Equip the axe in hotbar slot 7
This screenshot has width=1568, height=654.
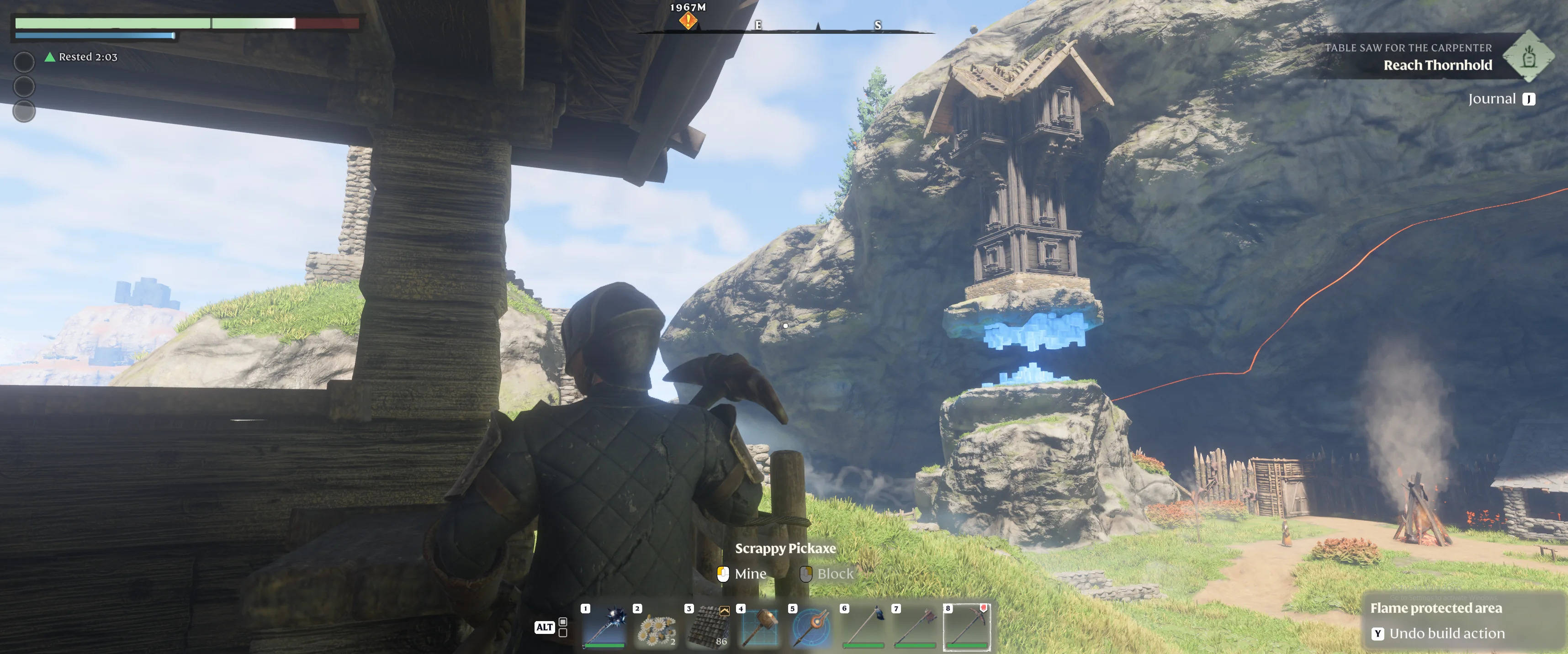(x=915, y=627)
